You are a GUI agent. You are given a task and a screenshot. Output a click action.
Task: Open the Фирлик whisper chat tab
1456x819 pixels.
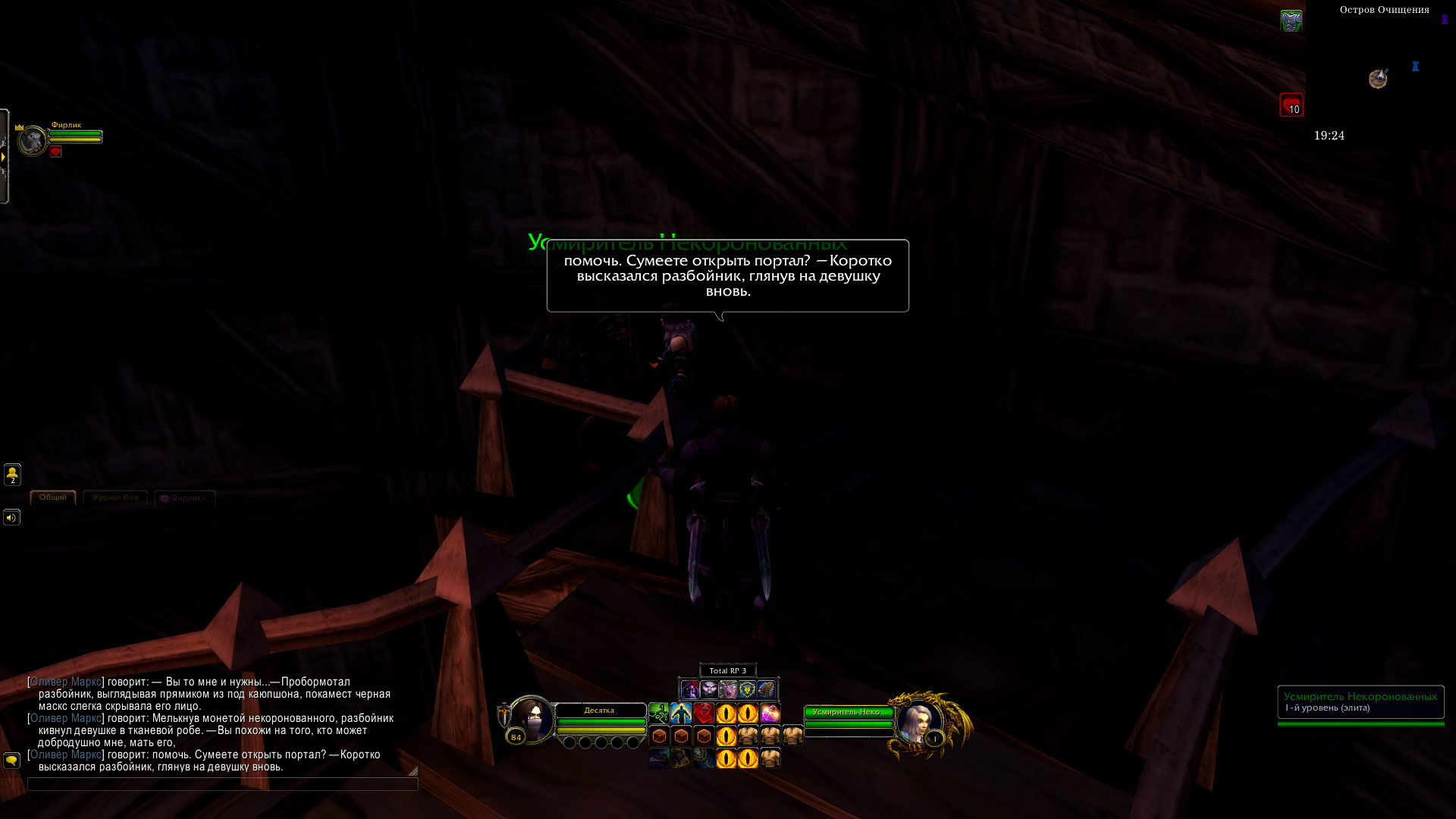click(185, 498)
